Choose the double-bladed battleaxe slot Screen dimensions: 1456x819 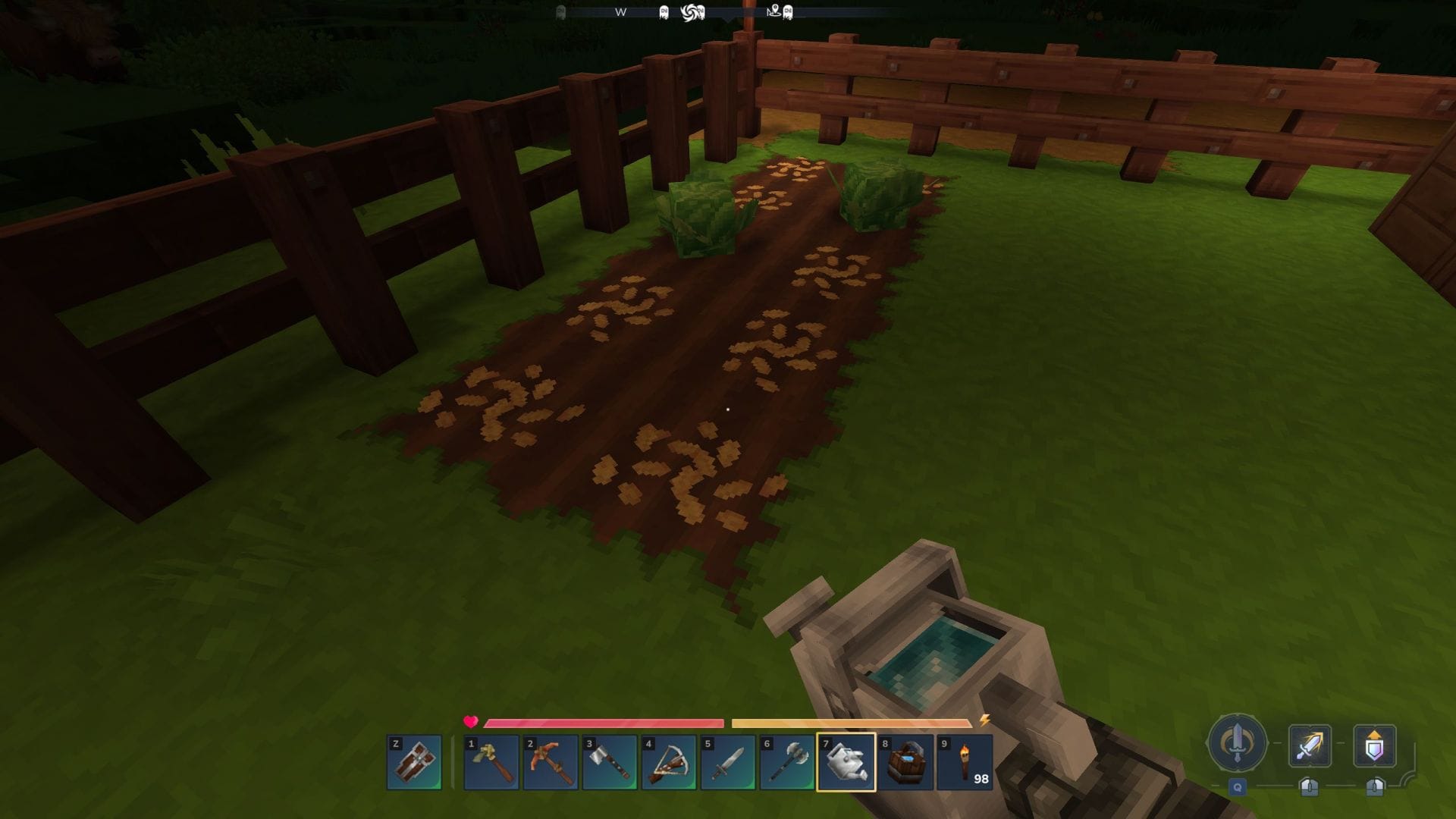(787, 762)
